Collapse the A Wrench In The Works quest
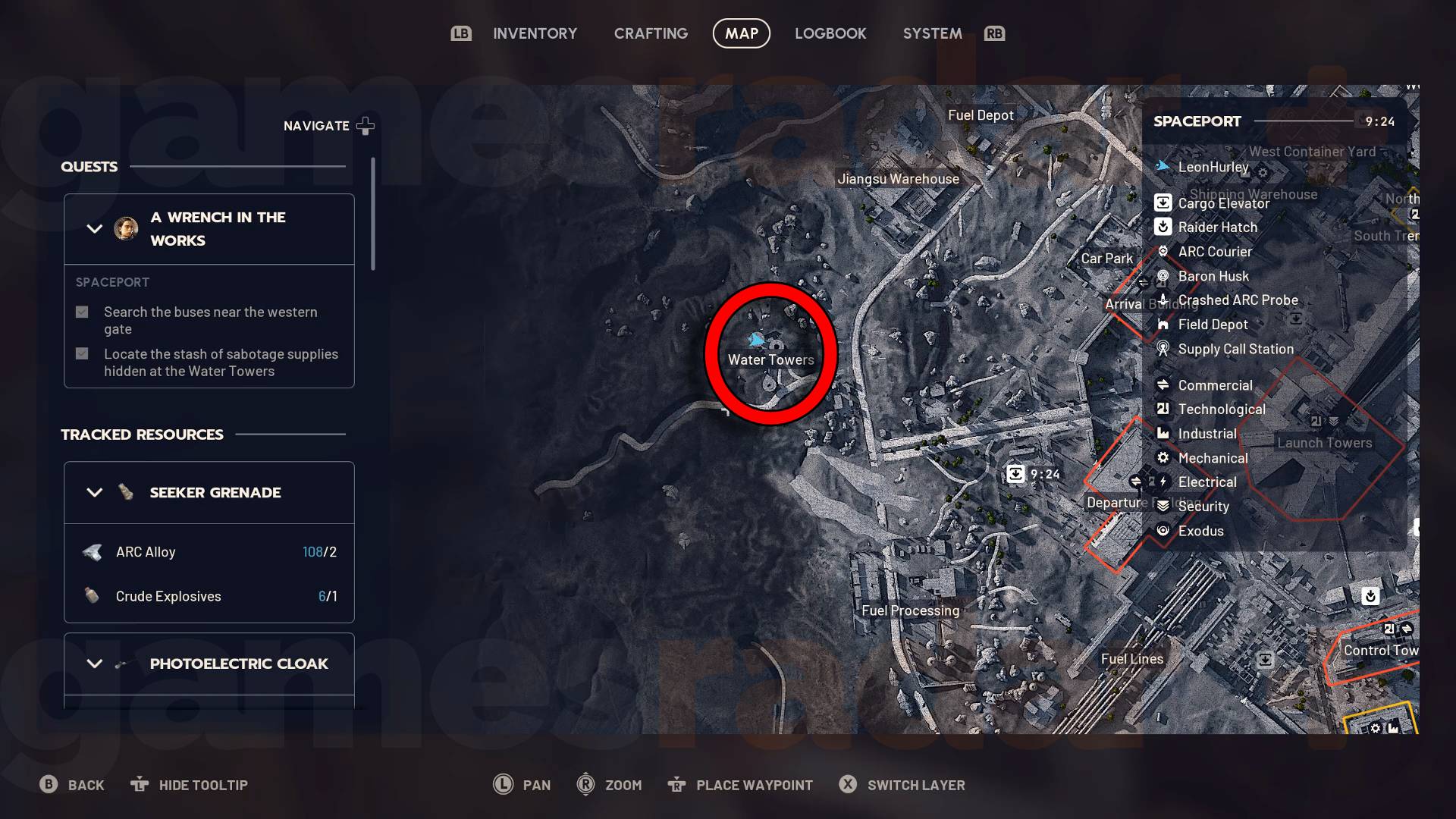This screenshot has width=1456, height=819. (94, 228)
